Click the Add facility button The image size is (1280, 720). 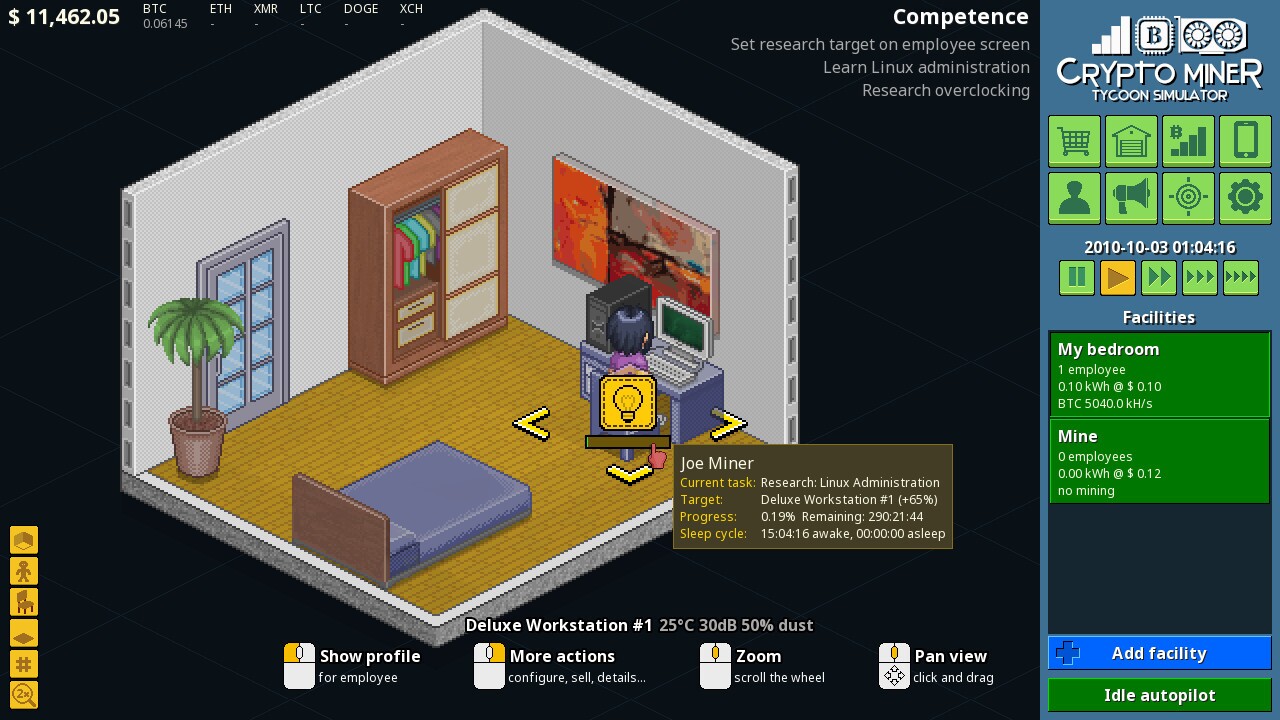[x=1159, y=653]
